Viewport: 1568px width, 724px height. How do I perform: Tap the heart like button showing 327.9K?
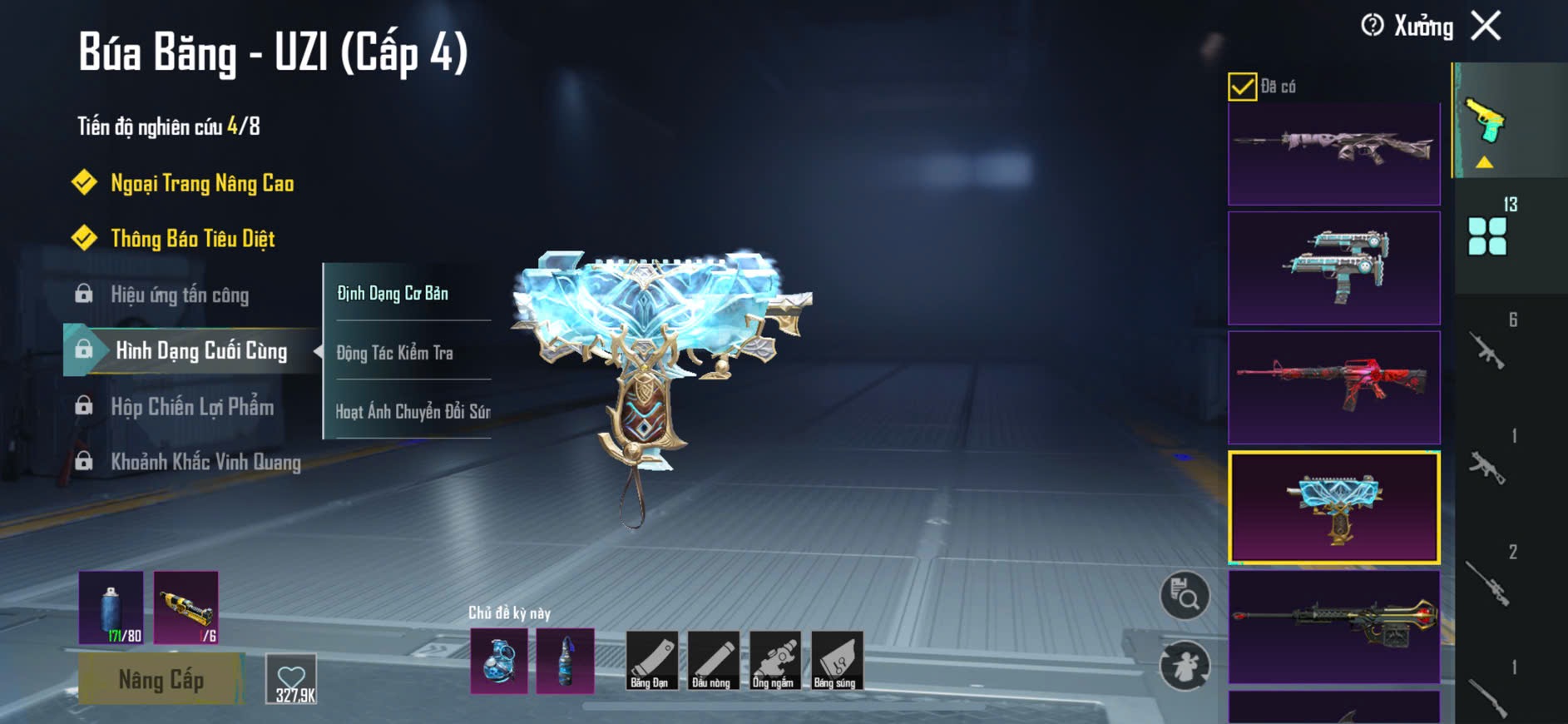292,679
